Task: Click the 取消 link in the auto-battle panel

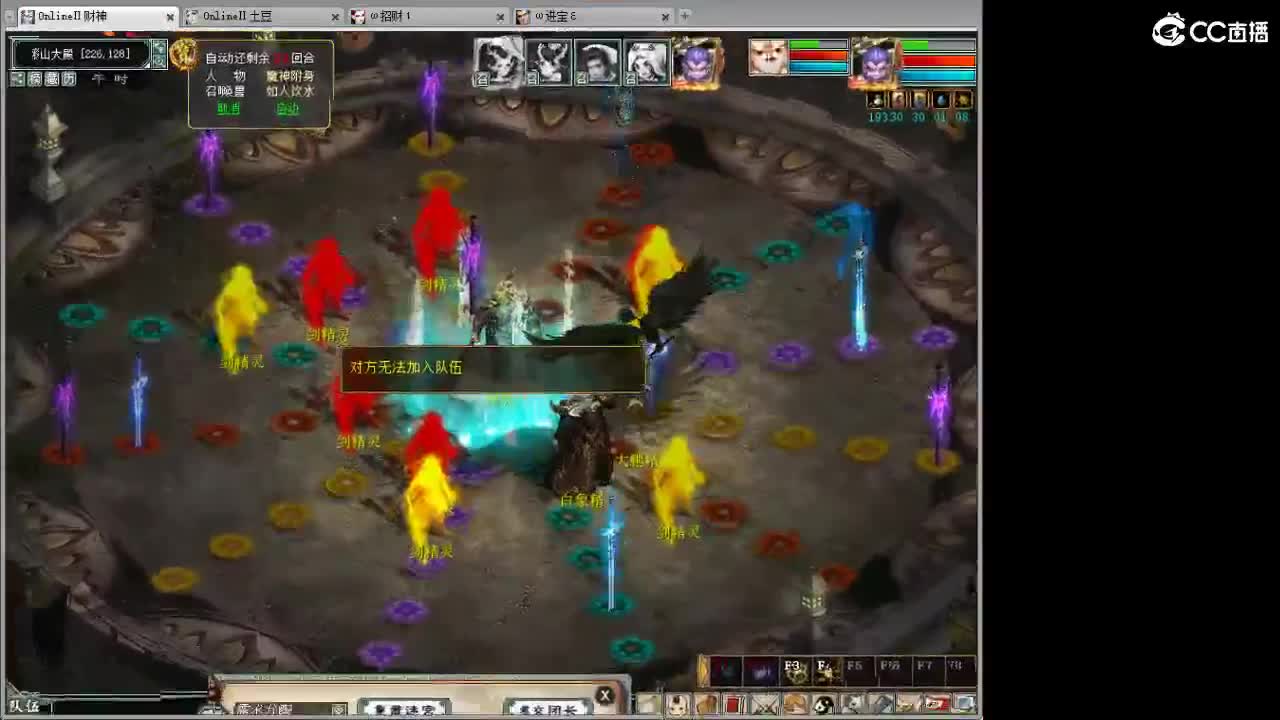Action: point(228,109)
